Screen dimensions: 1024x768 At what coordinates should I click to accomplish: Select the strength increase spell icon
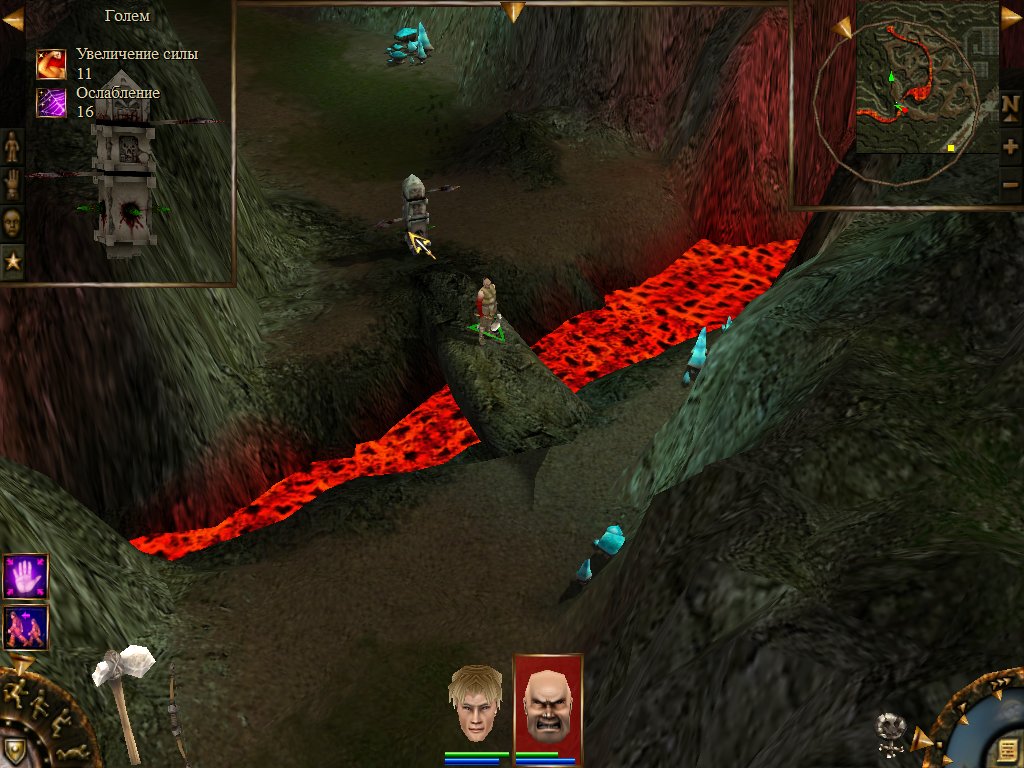point(51,63)
